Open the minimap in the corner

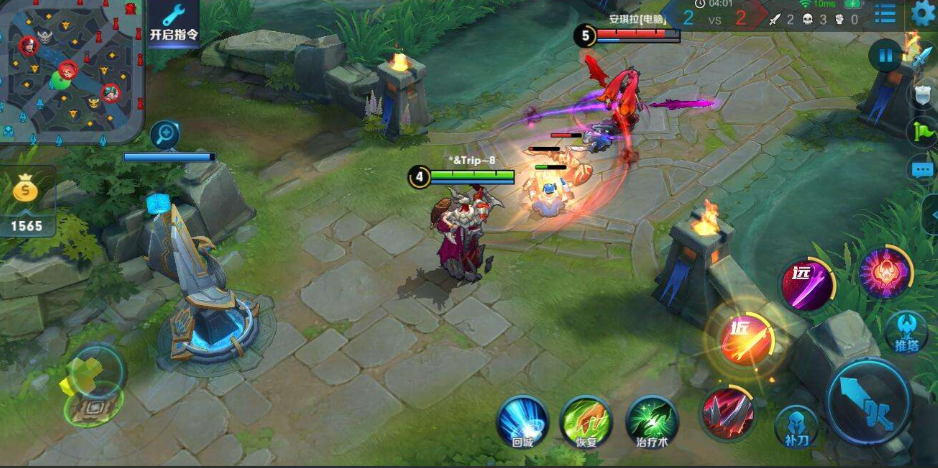click(x=72, y=70)
